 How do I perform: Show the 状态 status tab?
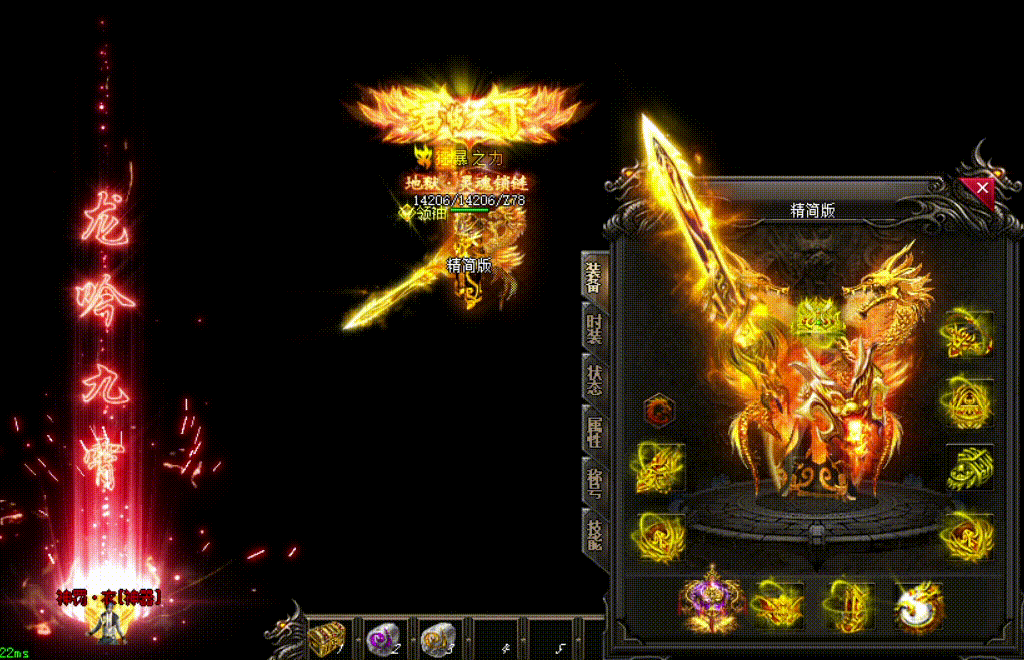(x=594, y=379)
